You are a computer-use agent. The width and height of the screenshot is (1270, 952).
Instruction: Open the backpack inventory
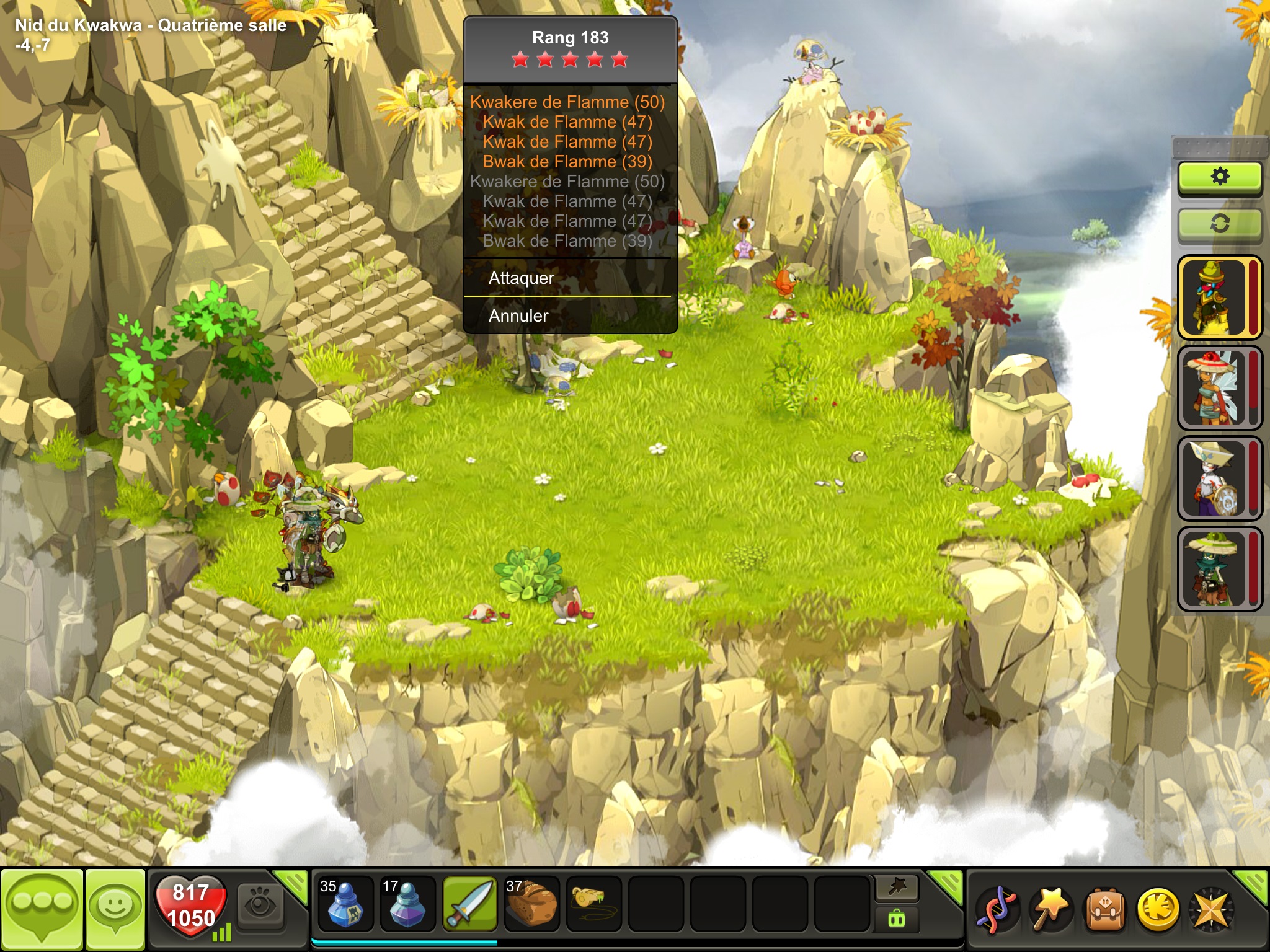pos(1104,910)
